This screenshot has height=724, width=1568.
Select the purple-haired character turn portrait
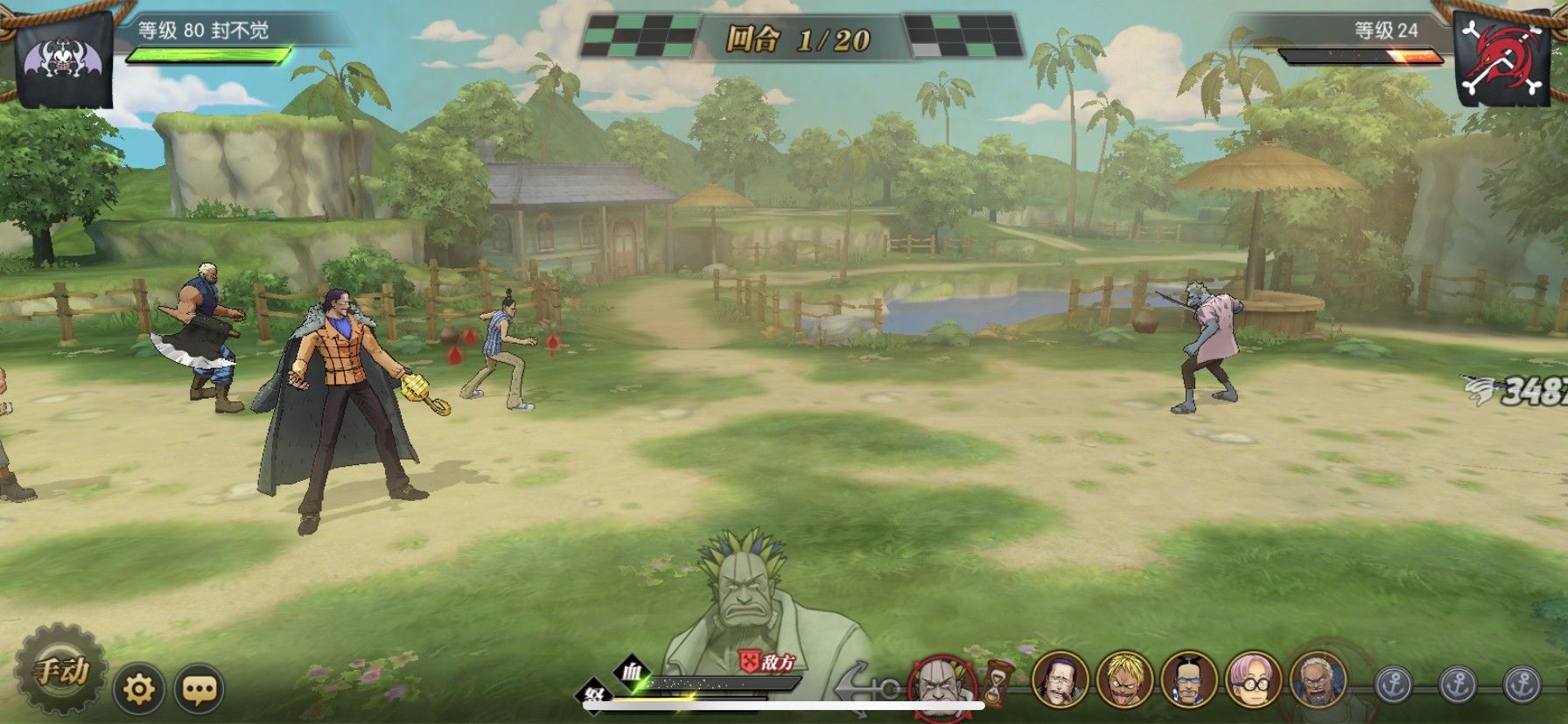[1060, 679]
